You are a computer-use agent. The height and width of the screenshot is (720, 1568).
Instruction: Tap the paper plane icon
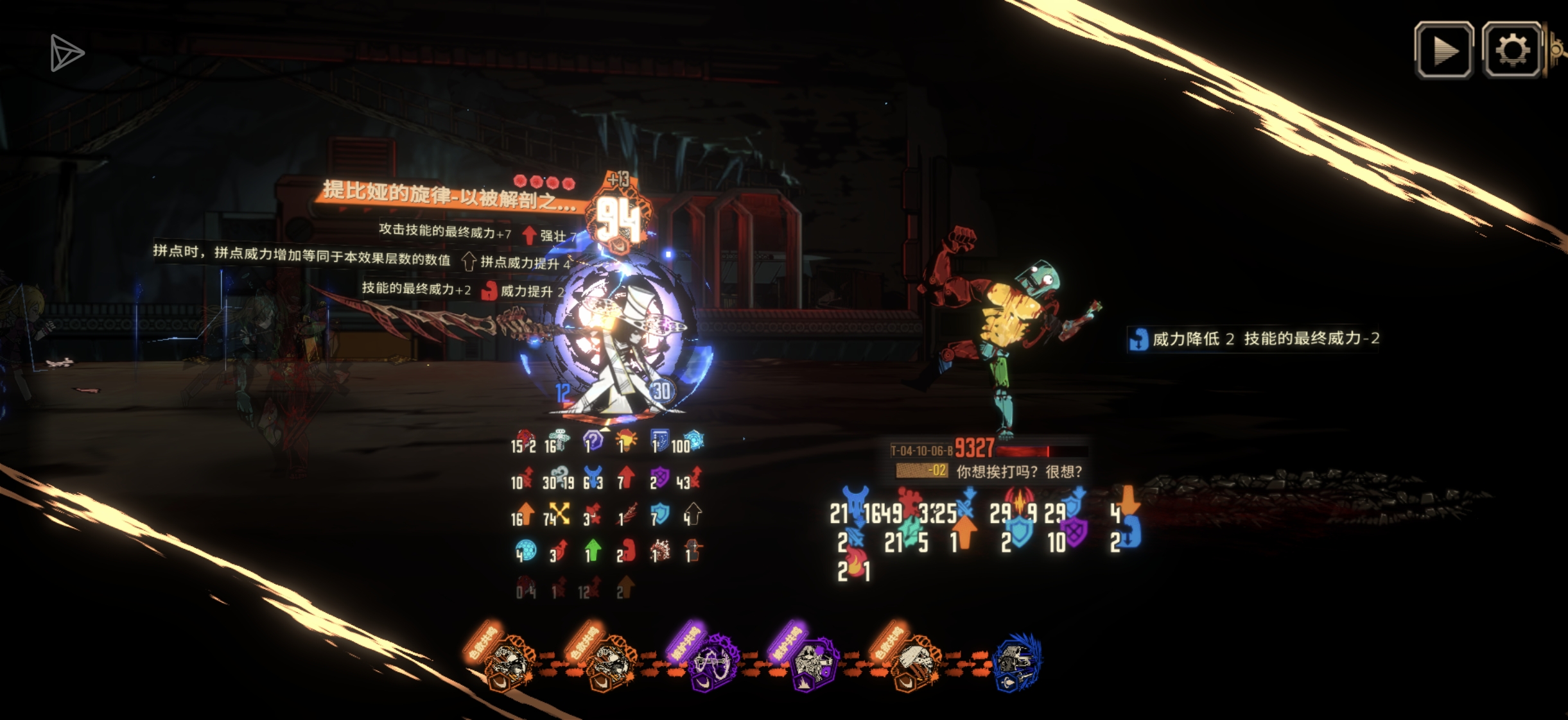(x=66, y=53)
